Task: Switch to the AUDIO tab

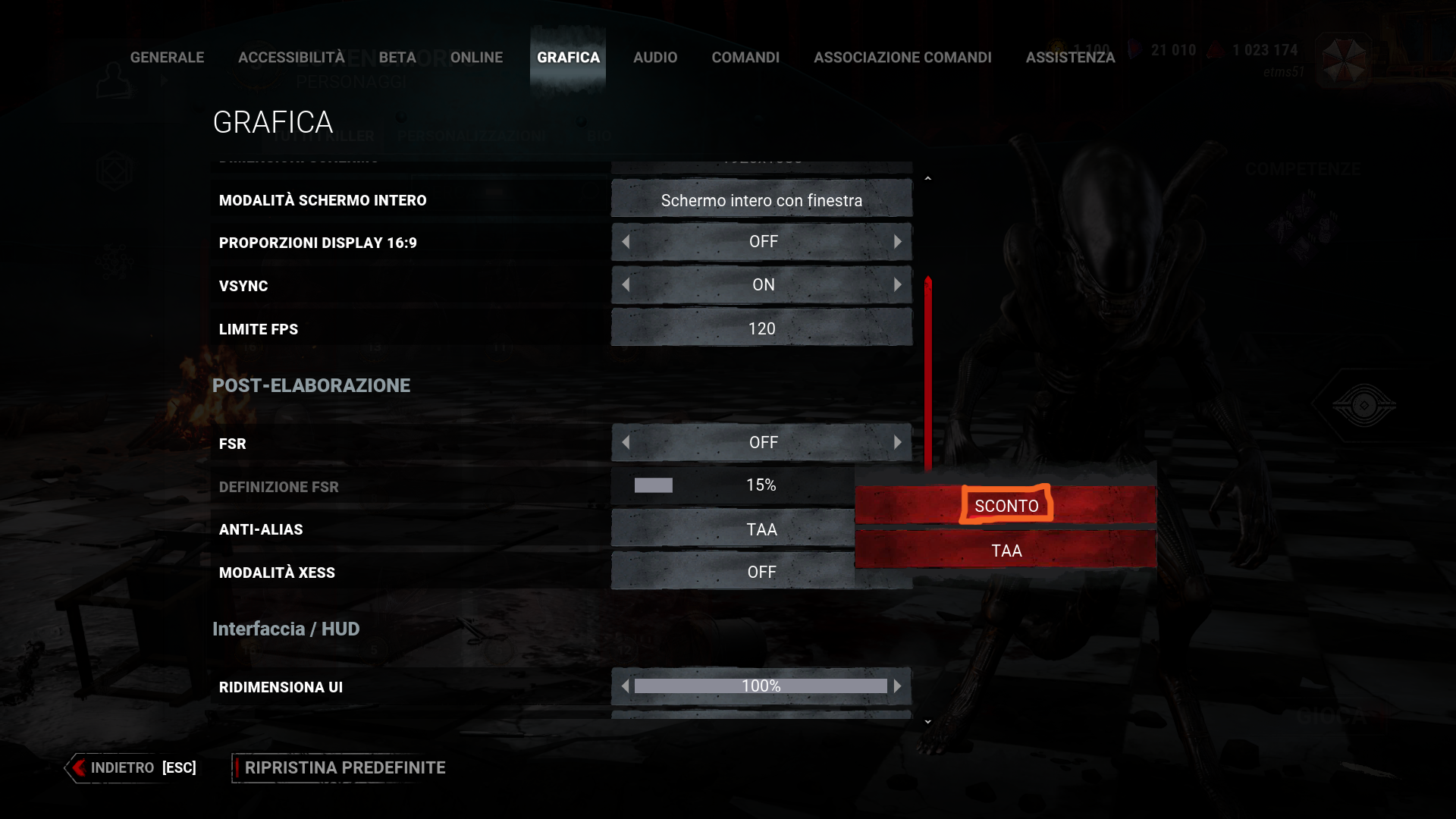Action: click(x=655, y=57)
